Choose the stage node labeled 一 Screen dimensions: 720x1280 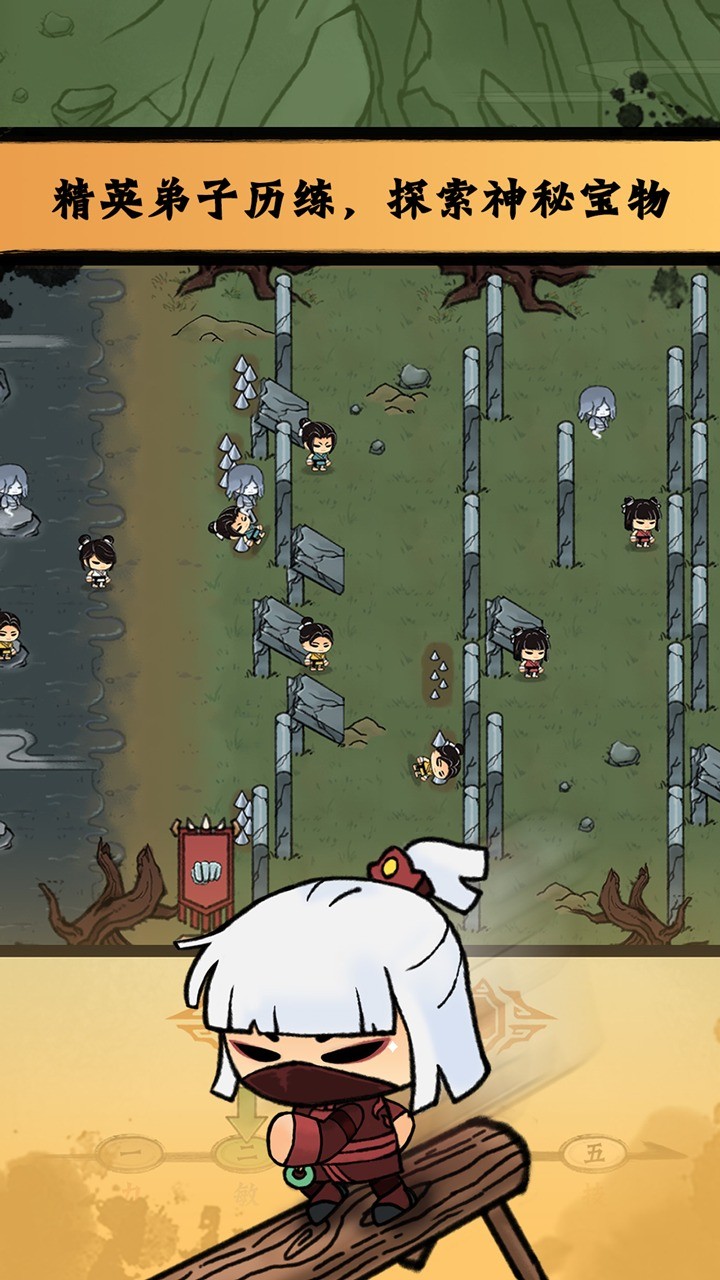point(131,1153)
